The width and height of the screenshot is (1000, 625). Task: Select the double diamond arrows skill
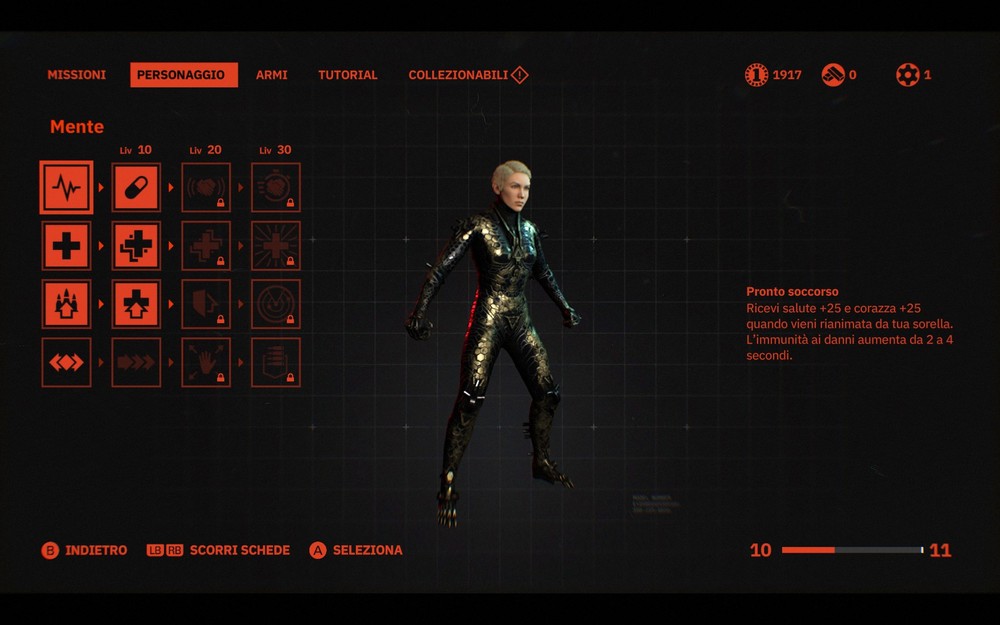(66, 362)
